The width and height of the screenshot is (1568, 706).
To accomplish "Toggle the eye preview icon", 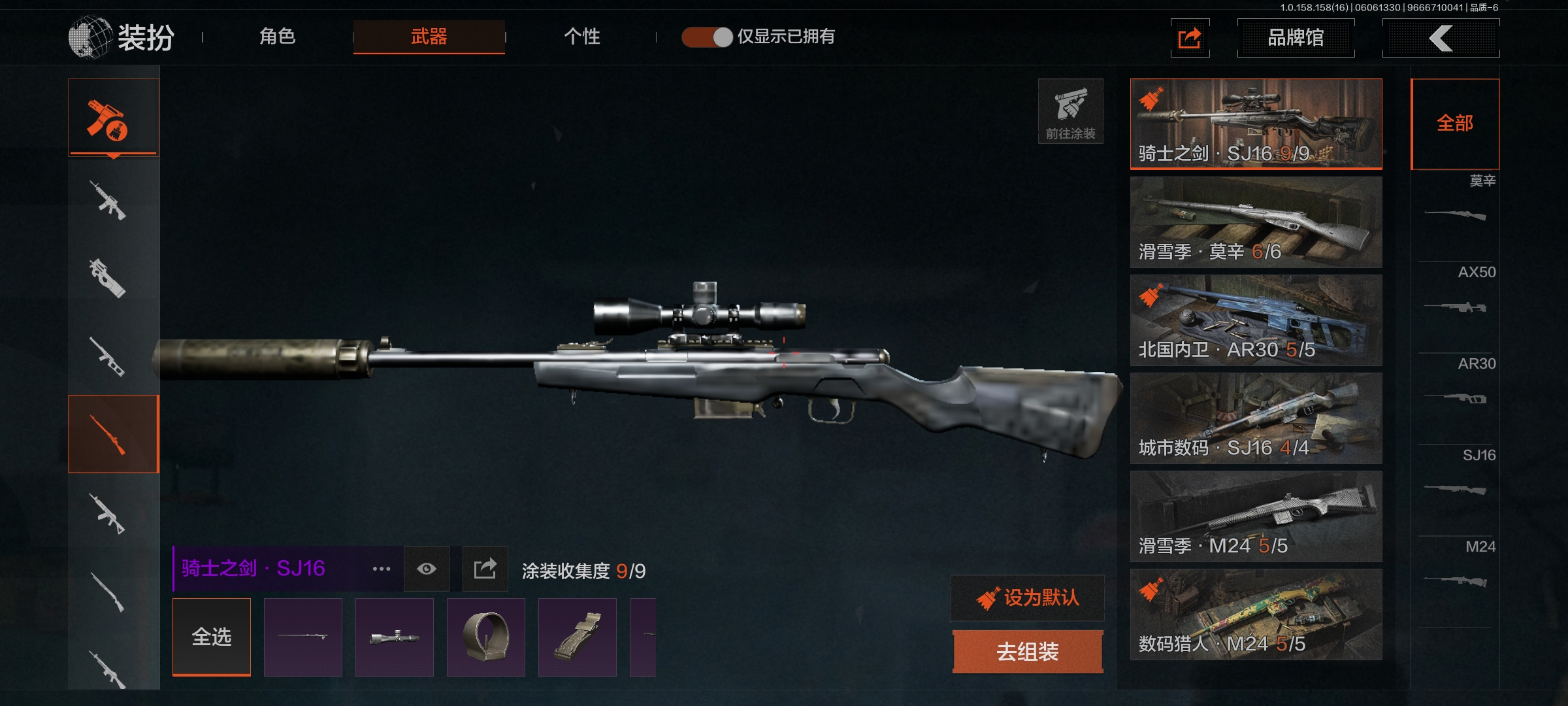I will click(427, 569).
